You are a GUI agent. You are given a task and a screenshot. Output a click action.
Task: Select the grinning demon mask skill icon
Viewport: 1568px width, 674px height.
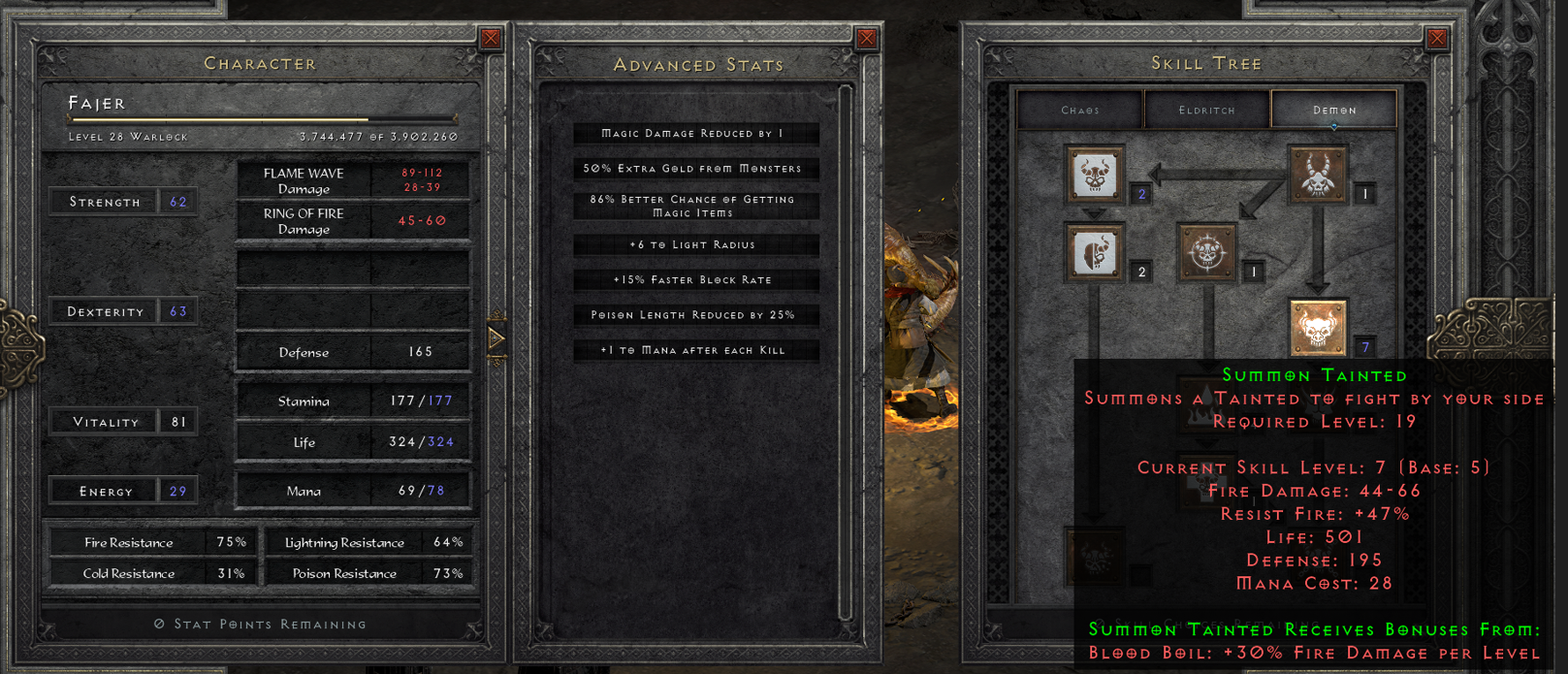coord(1095,176)
